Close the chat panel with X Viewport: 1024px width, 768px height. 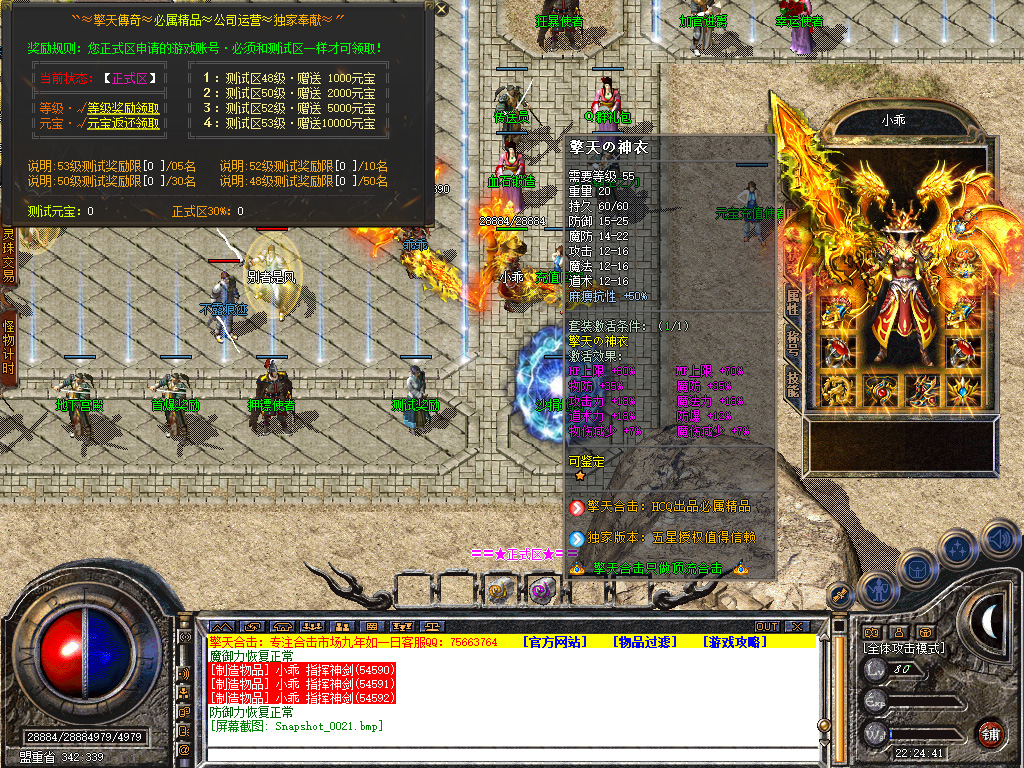[x=797, y=626]
